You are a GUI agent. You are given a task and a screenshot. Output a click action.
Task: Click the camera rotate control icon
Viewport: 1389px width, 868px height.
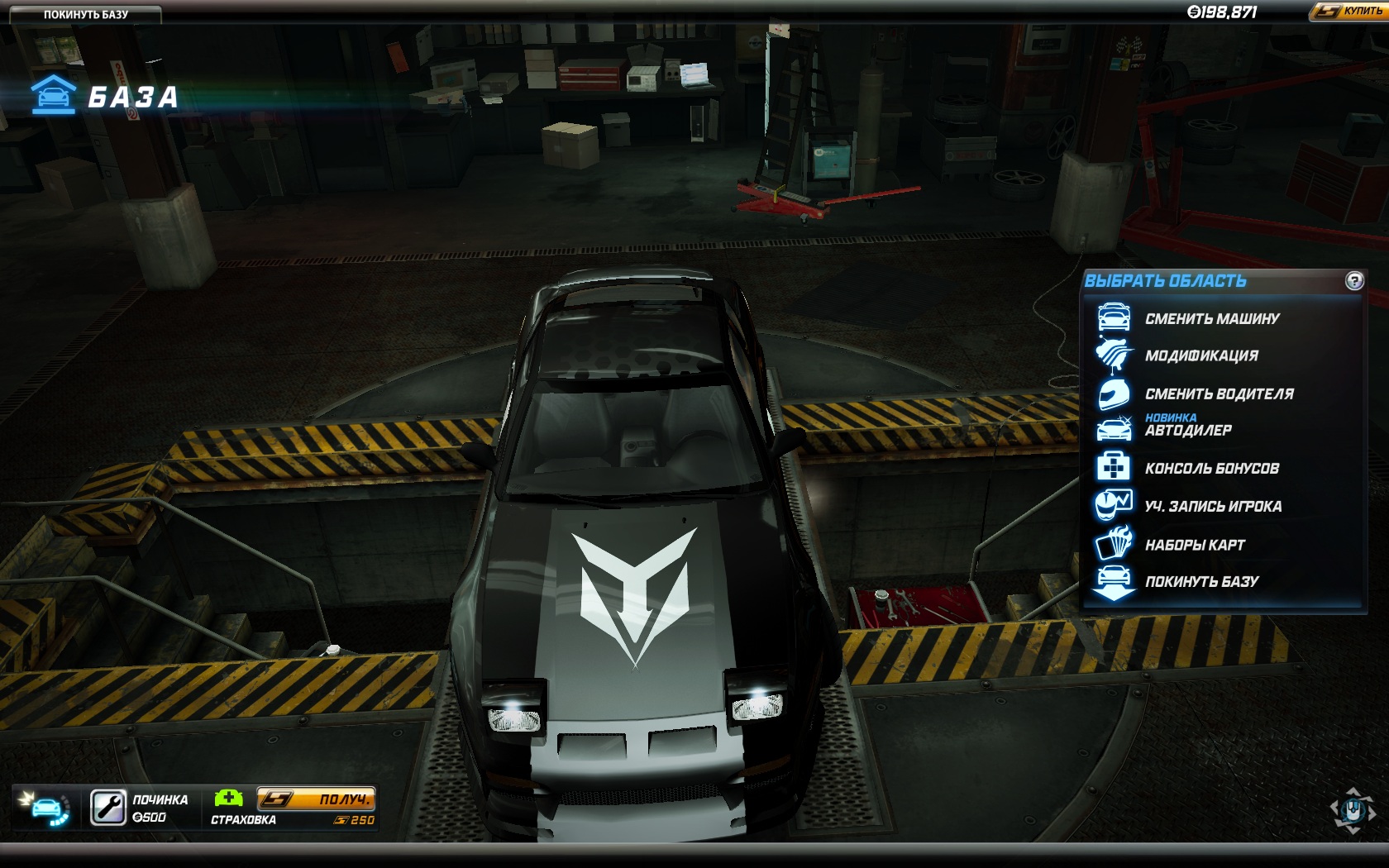(x=1352, y=809)
